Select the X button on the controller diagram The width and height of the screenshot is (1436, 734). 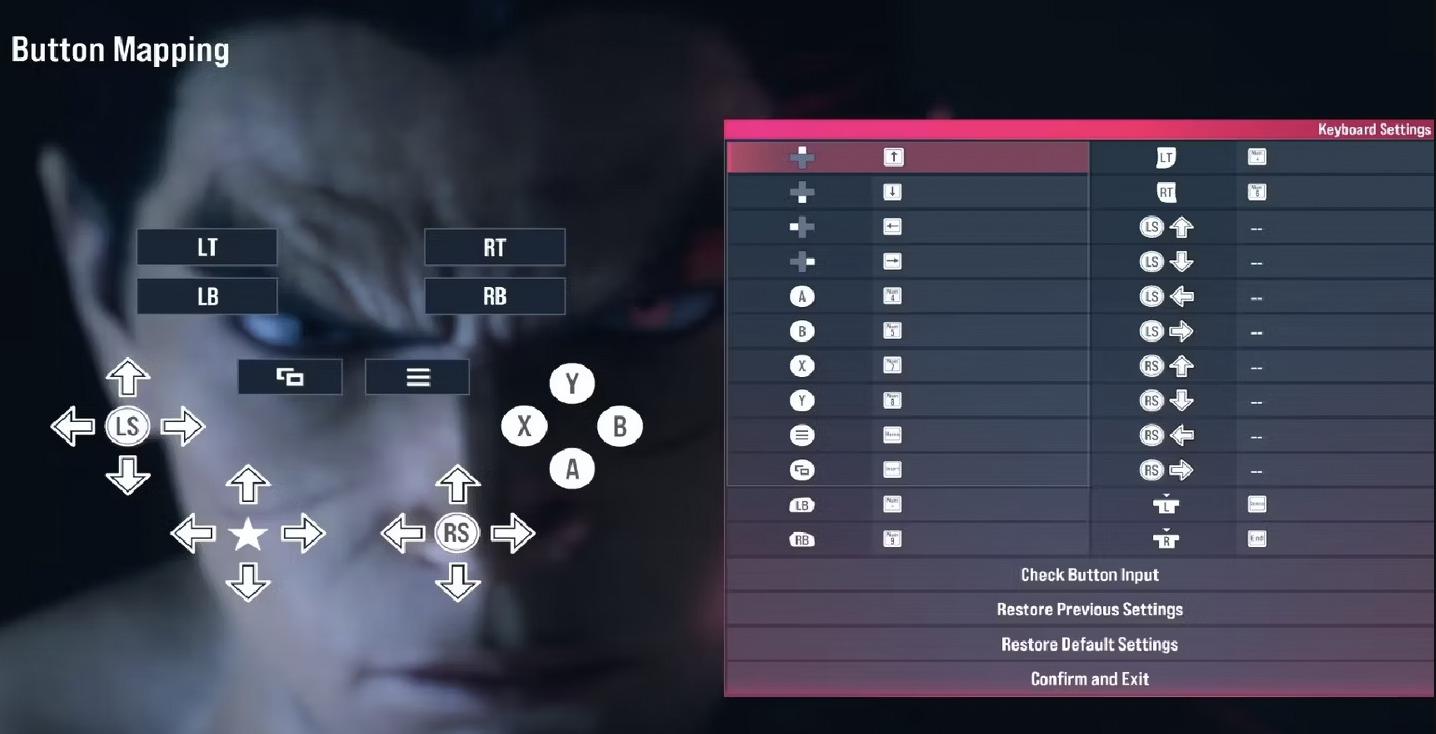(524, 425)
